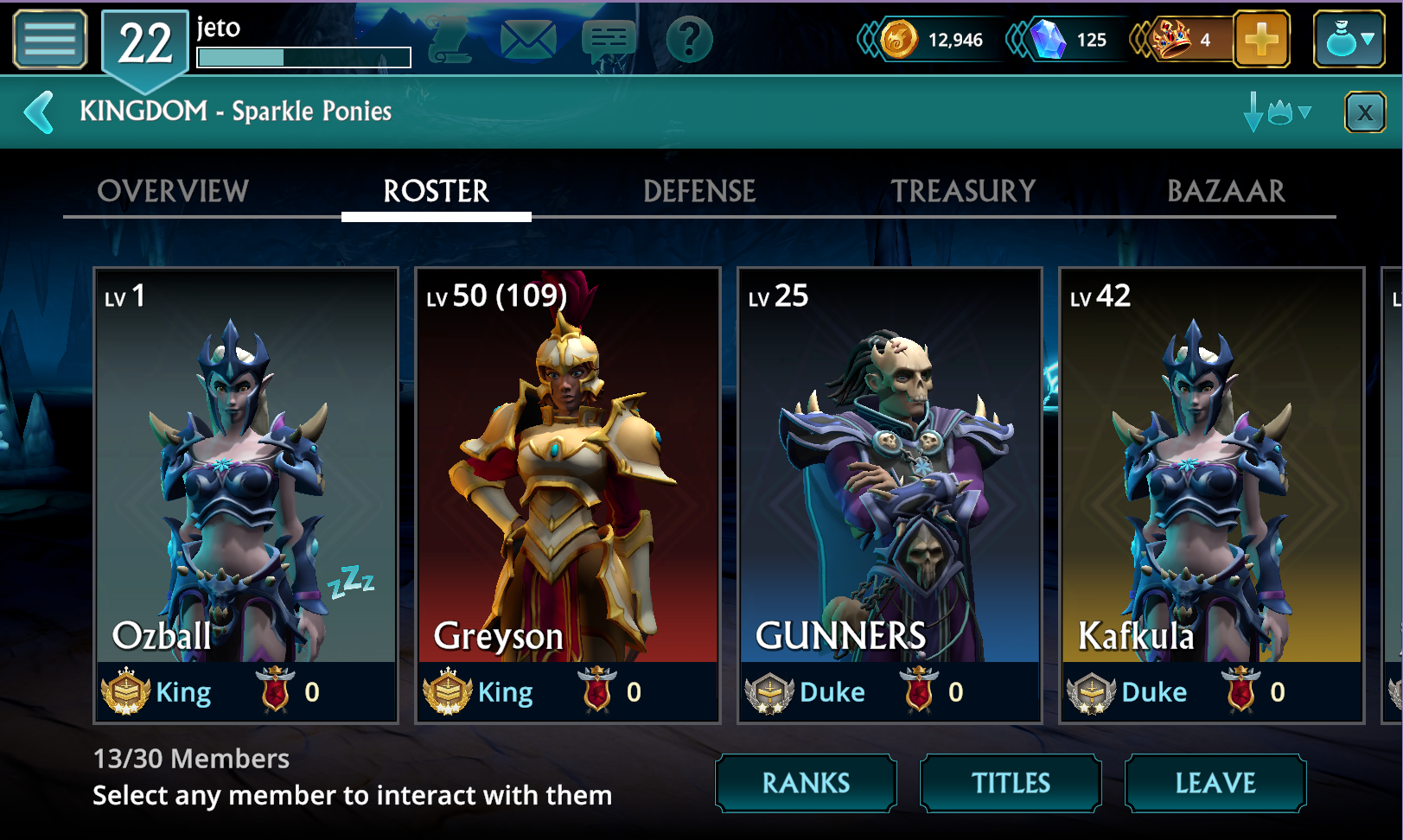
Task: Select member card GUNNERS
Action: 890,494
